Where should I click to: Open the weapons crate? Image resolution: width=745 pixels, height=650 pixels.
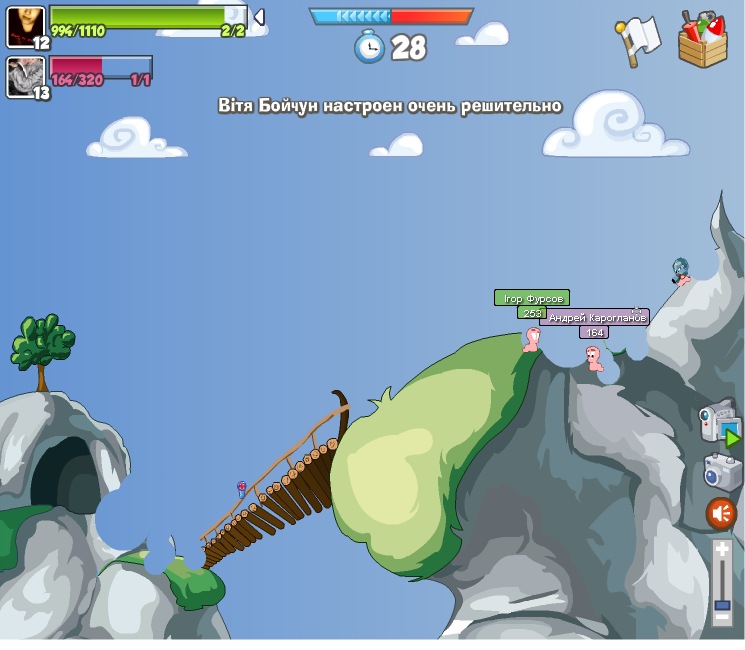702,40
